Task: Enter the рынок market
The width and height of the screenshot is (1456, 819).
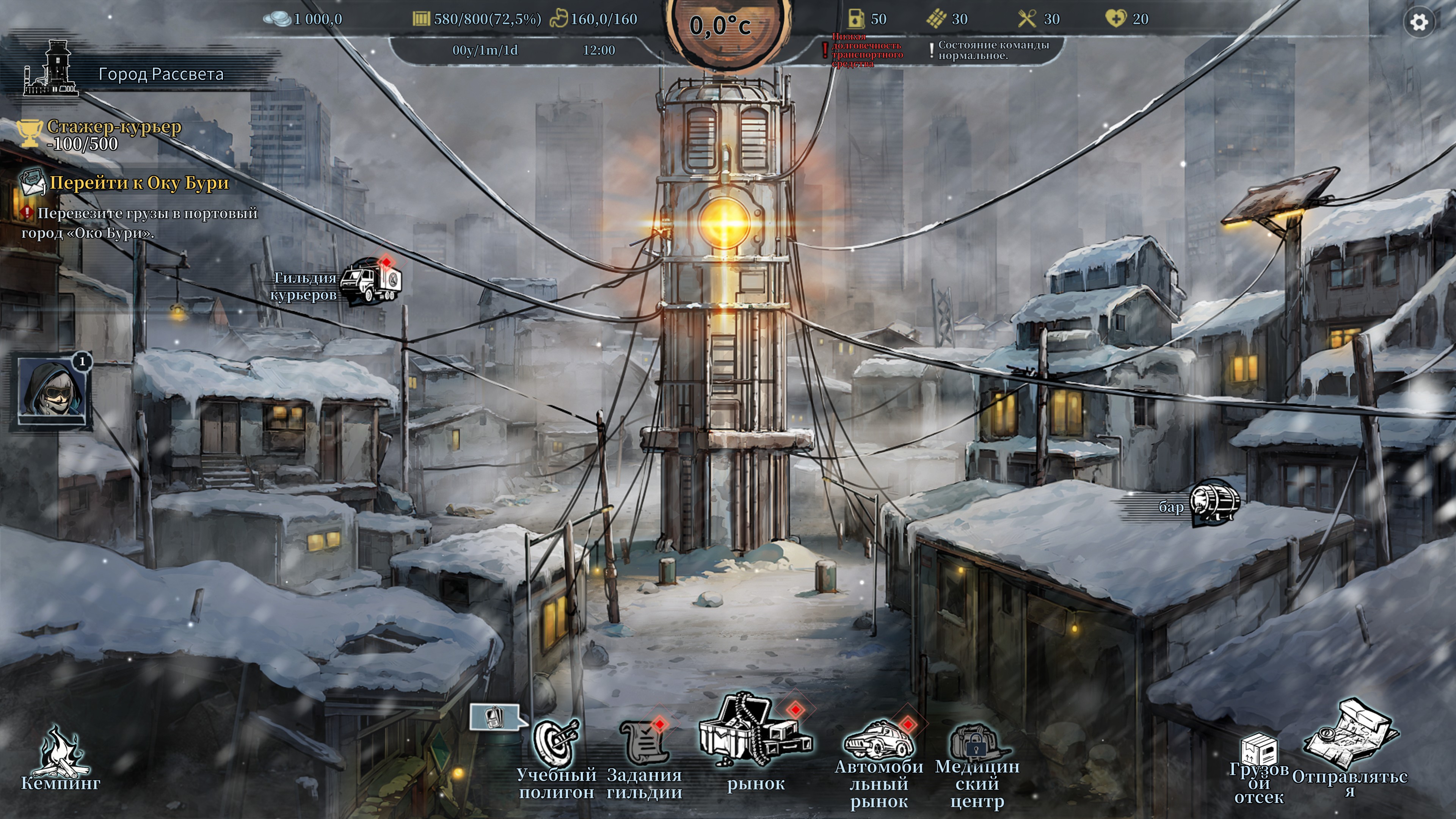Action: coord(755,732)
